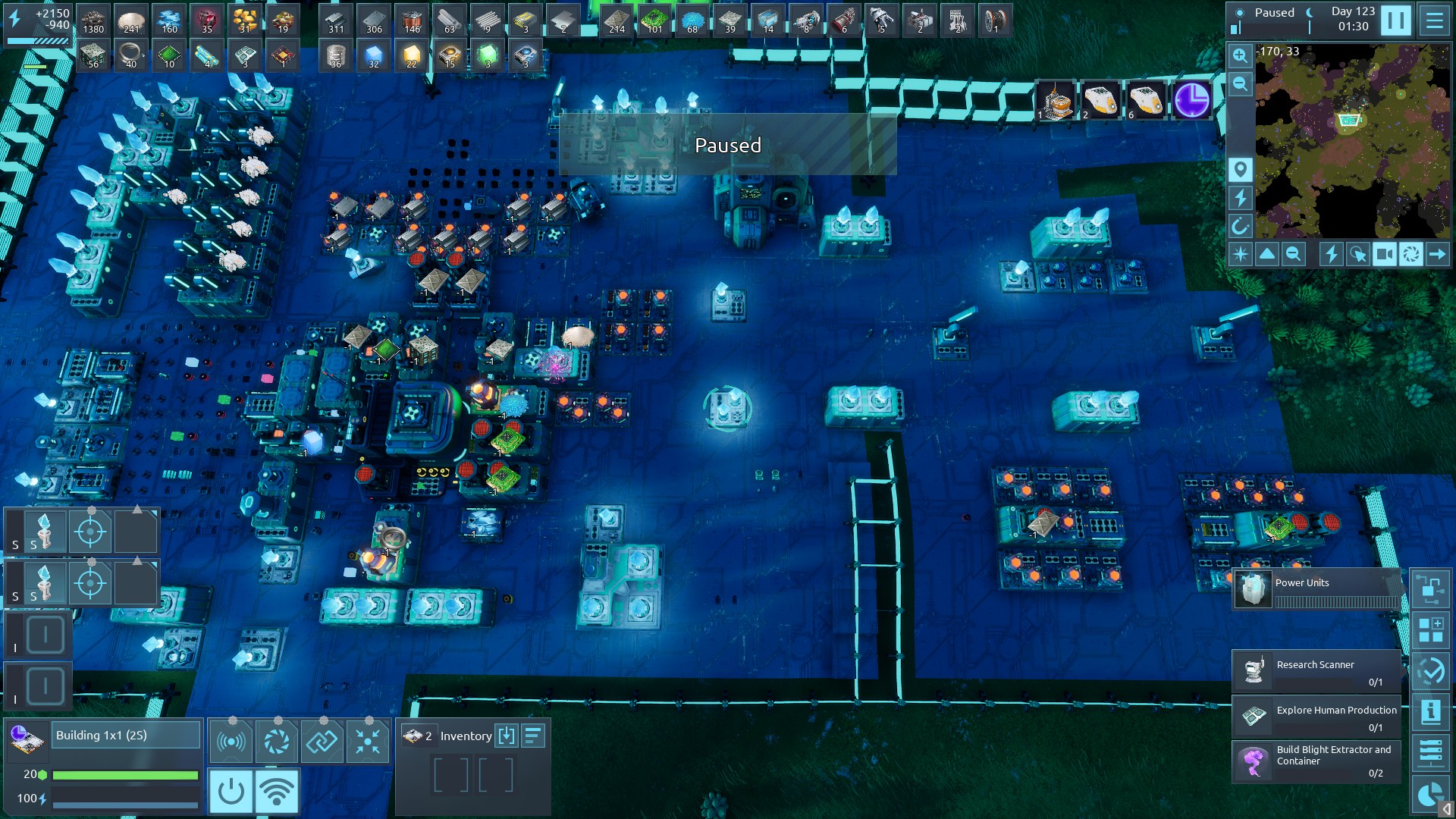Select the Explore Human Production objective
1456x819 pixels.
coord(1316,716)
